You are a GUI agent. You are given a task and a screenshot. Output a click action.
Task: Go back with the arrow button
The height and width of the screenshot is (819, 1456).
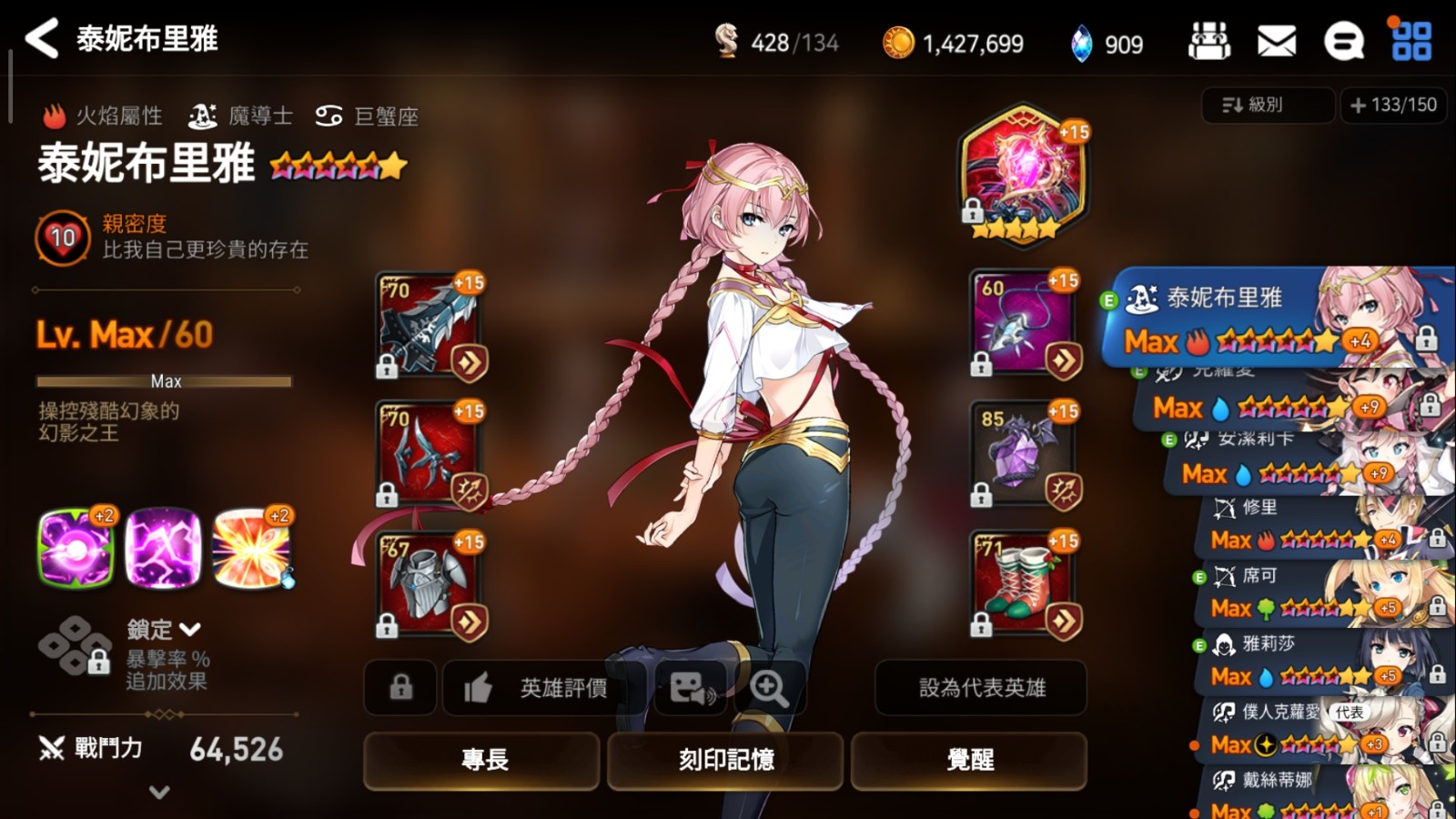[x=42, y=38]
